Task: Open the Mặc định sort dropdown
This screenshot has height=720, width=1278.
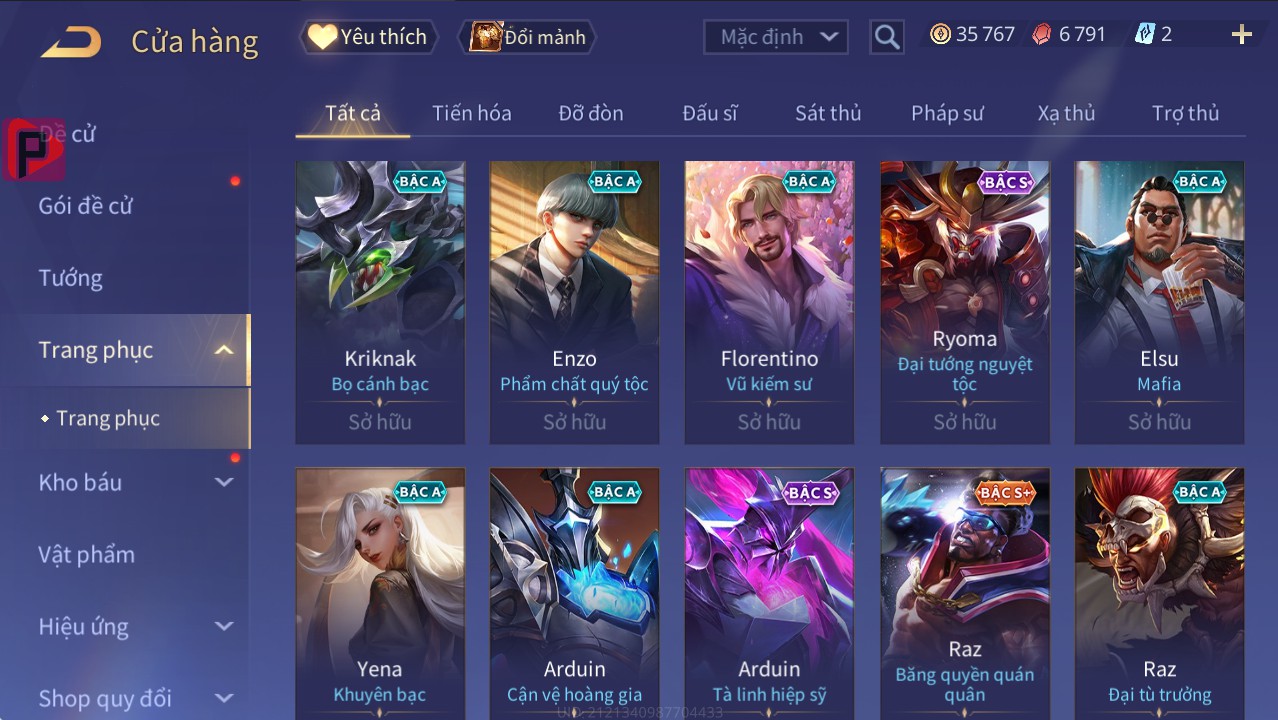Action: [x=776, y=37]
